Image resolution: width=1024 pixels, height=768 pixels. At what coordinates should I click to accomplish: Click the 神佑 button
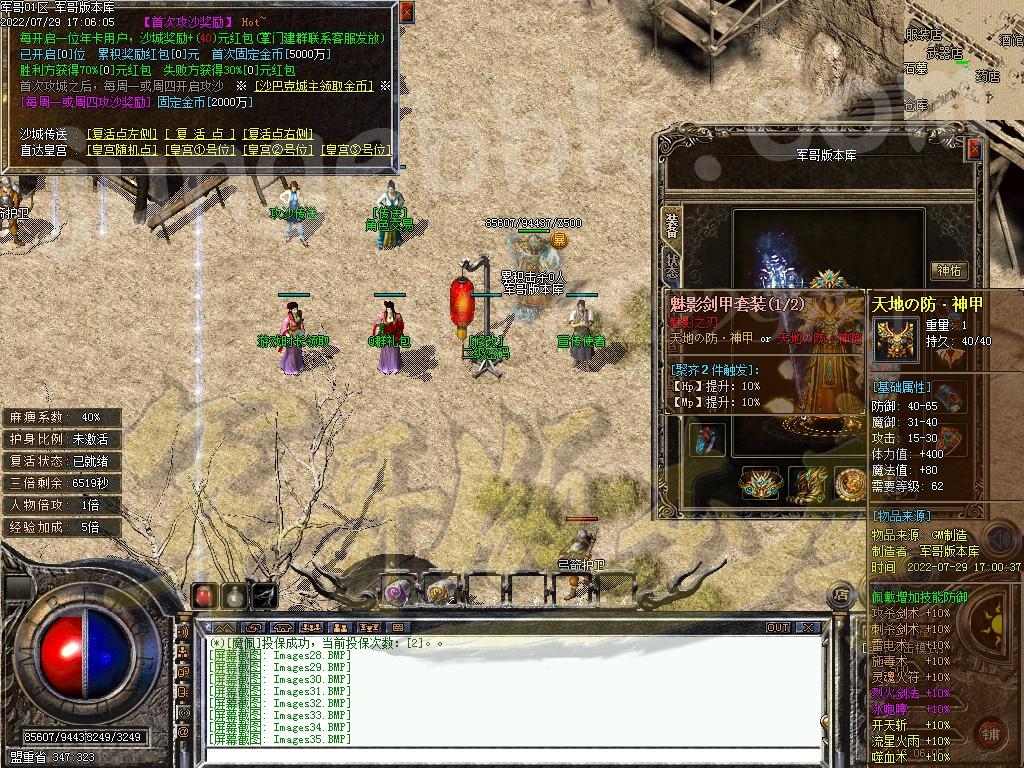click(948, 271)
